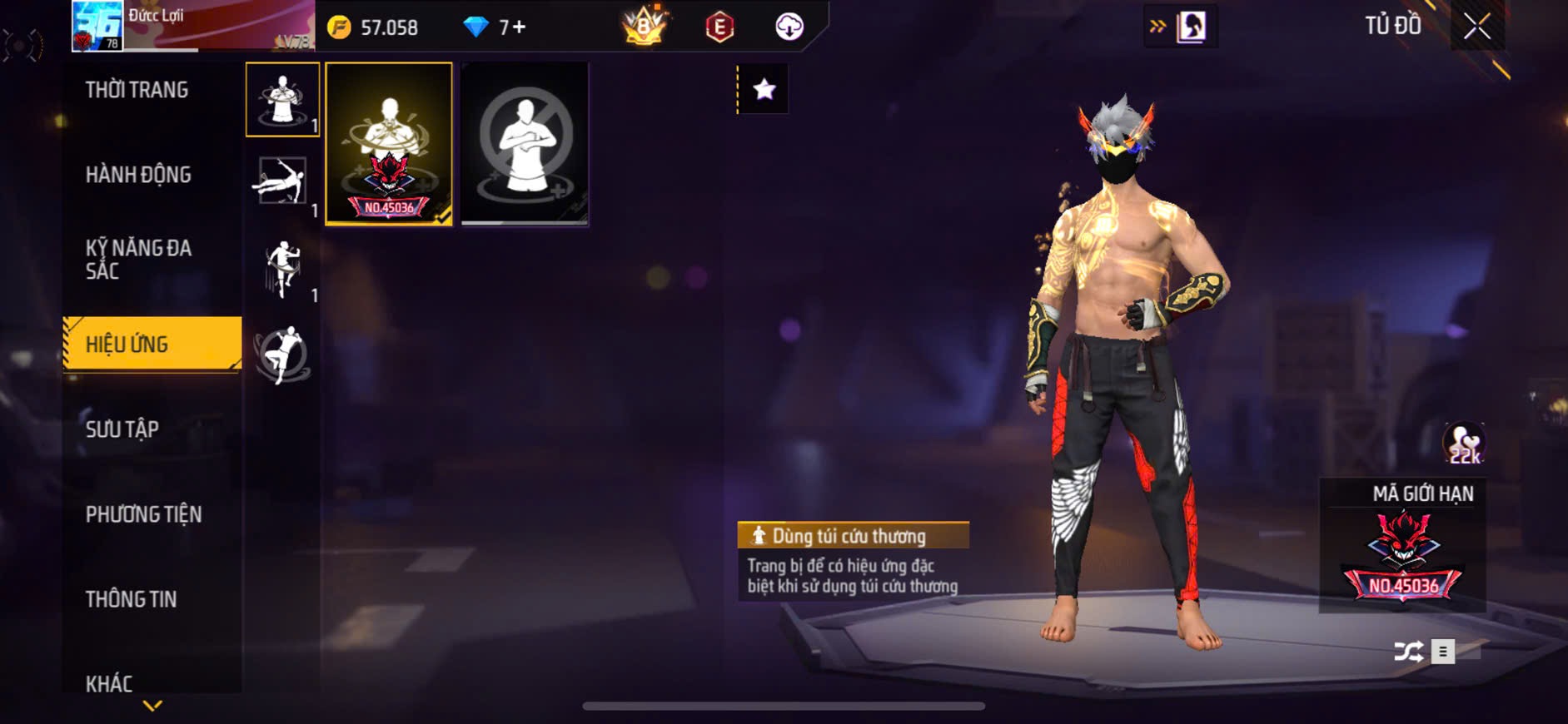Viewport: 1568px width, 724px height.
Task: Select the Kỹ Năng Đa Sắc tab
Action: [x=138, y=259]
